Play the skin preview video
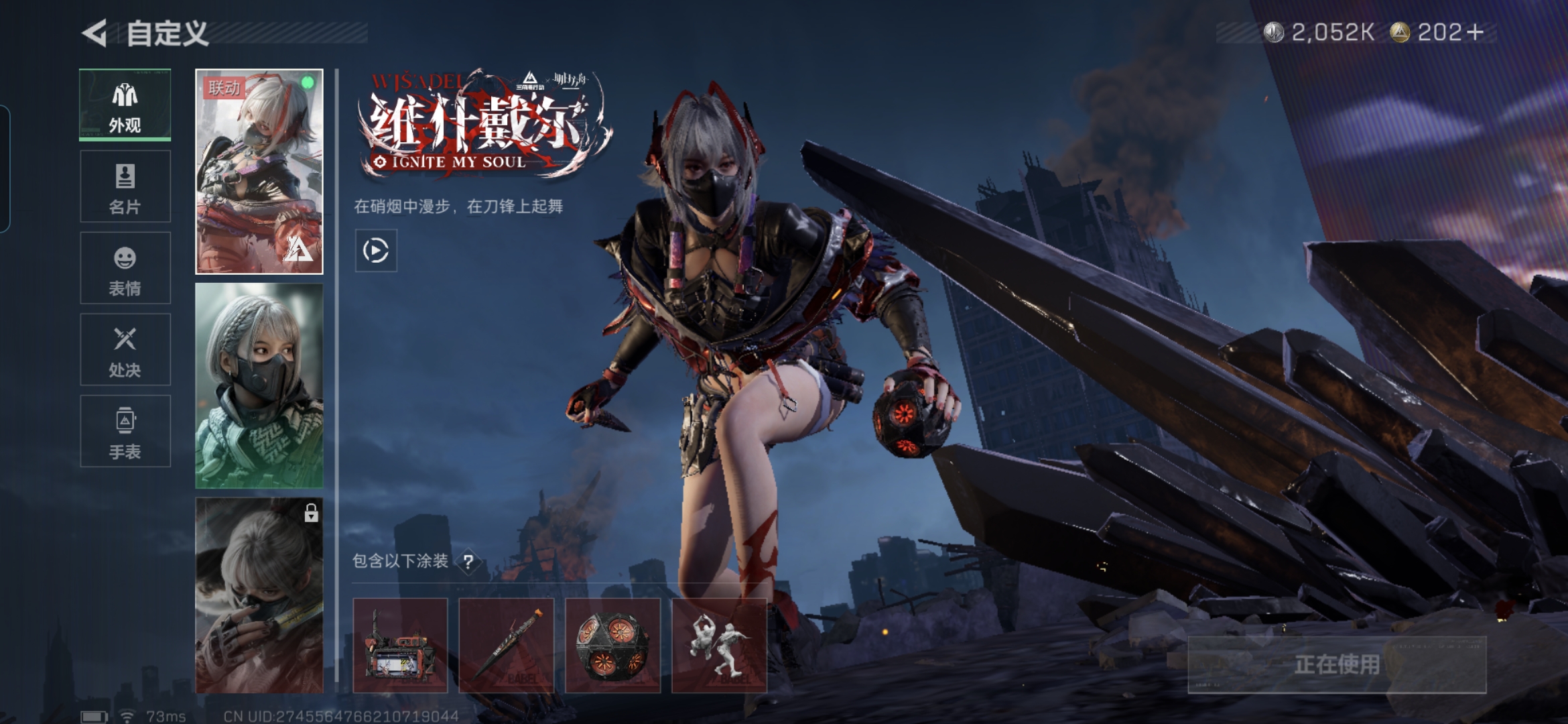 (375, 250)
